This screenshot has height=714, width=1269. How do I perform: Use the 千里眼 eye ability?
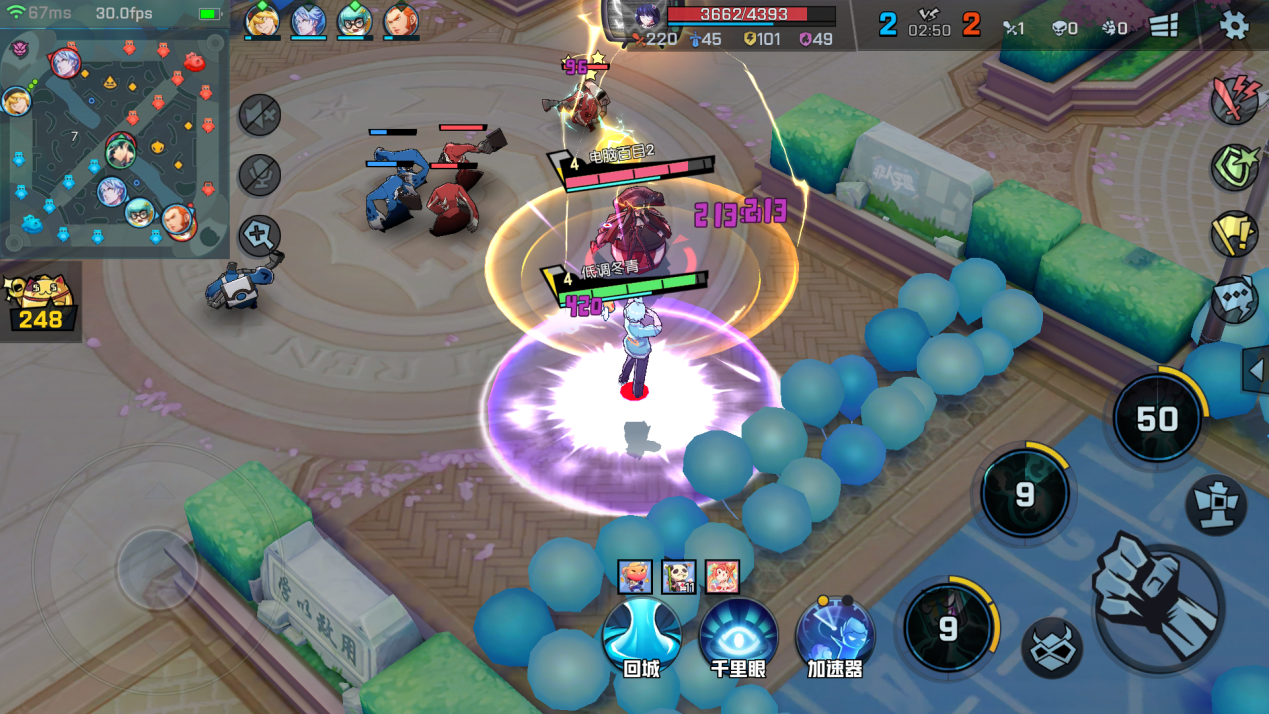tap(738, 637)
